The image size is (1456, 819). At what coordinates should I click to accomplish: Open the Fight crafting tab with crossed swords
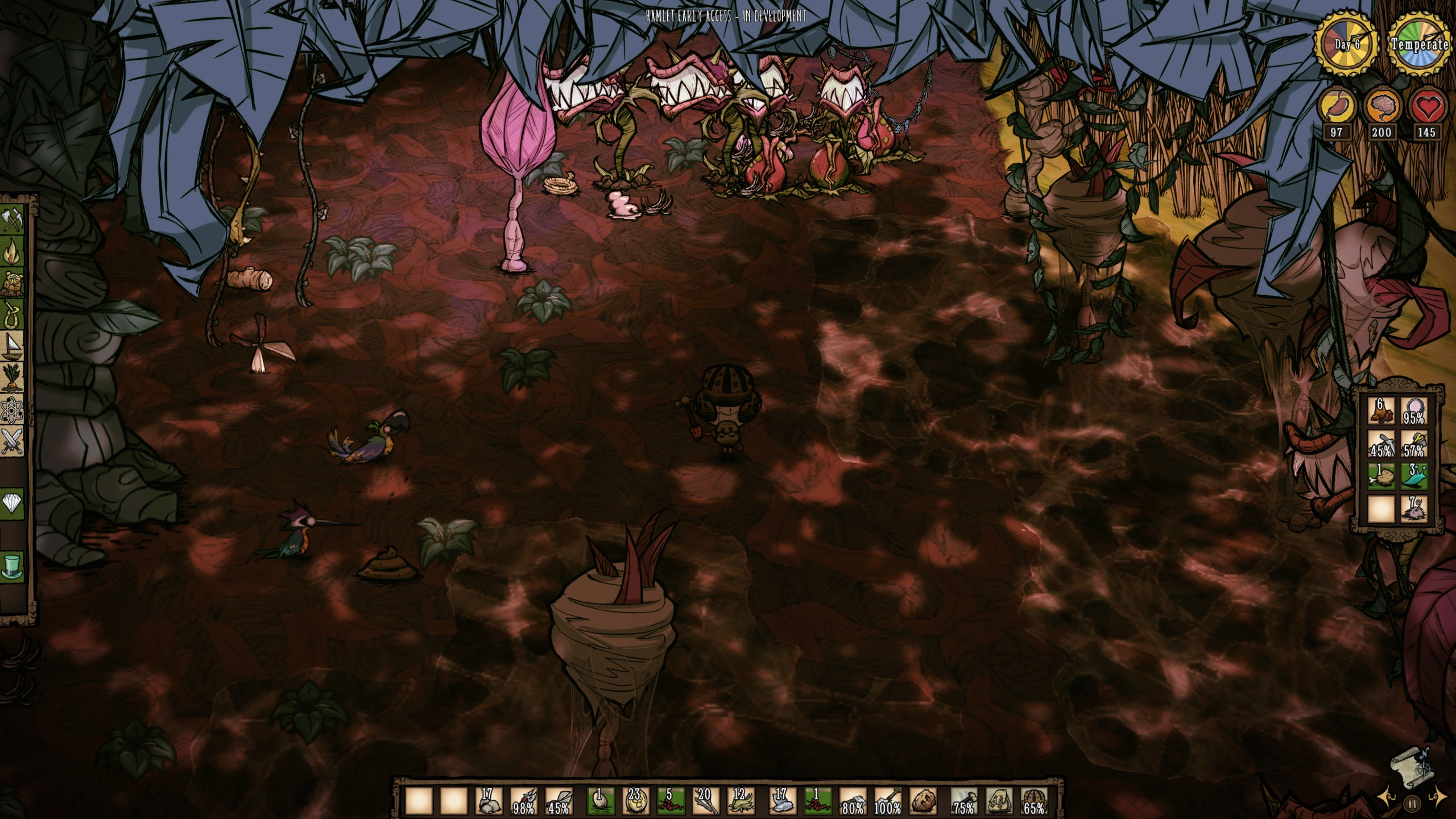13,442
